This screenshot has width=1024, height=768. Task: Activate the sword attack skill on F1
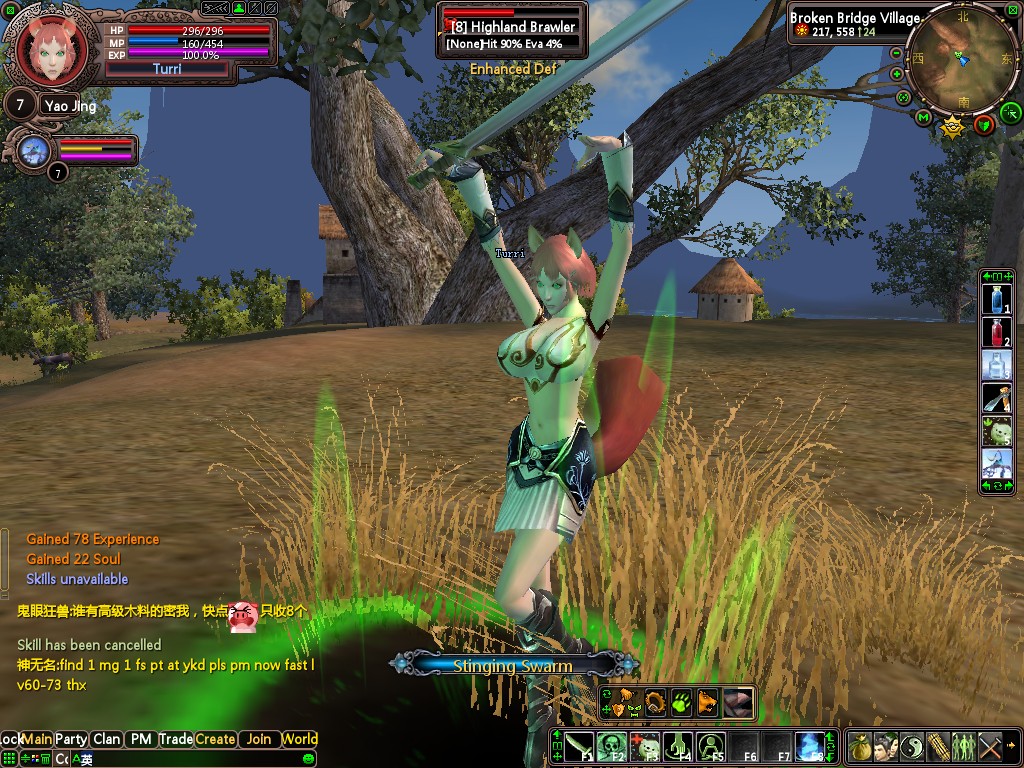(579, 746)
